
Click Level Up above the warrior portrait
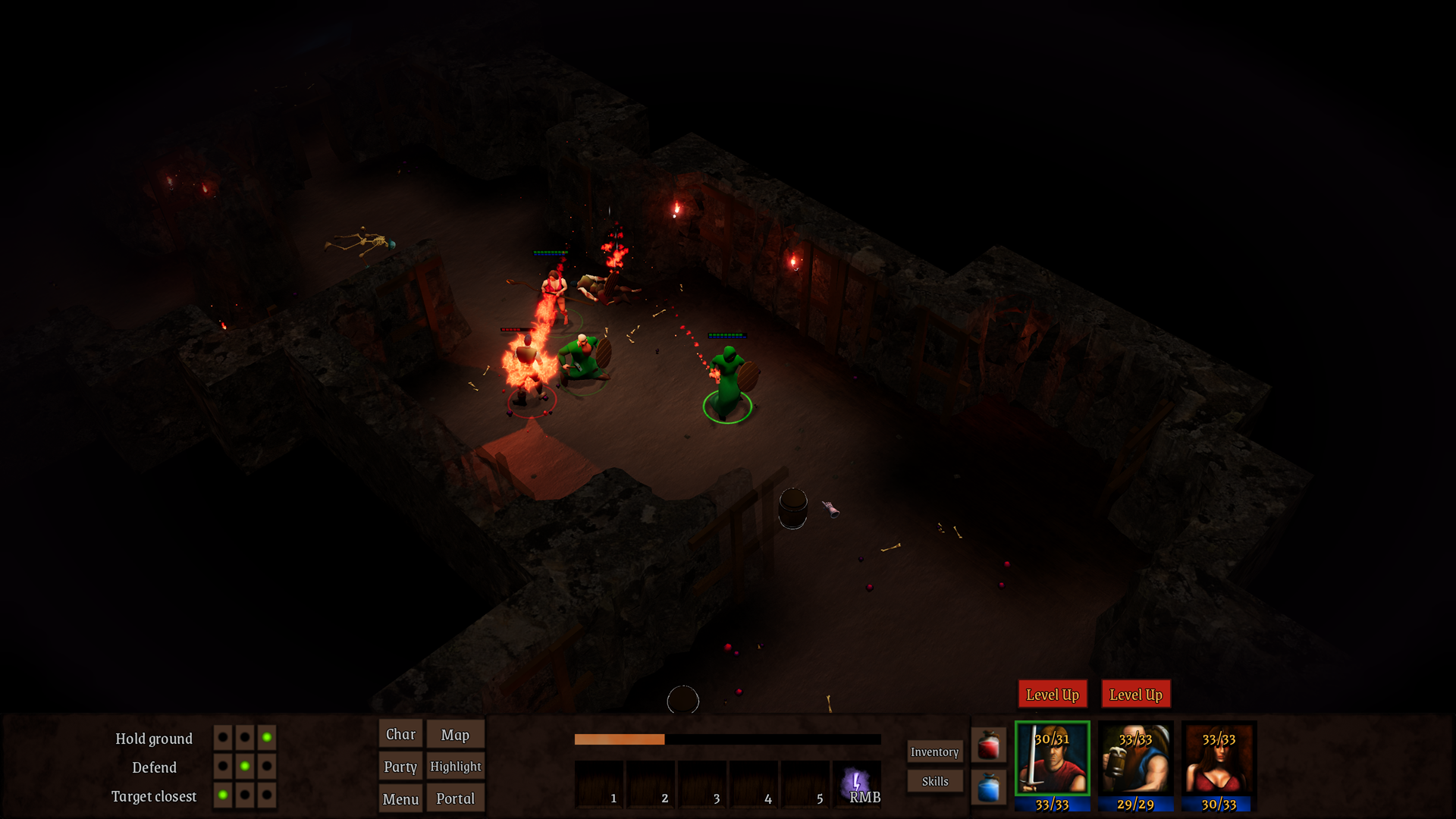[1052, 695]
